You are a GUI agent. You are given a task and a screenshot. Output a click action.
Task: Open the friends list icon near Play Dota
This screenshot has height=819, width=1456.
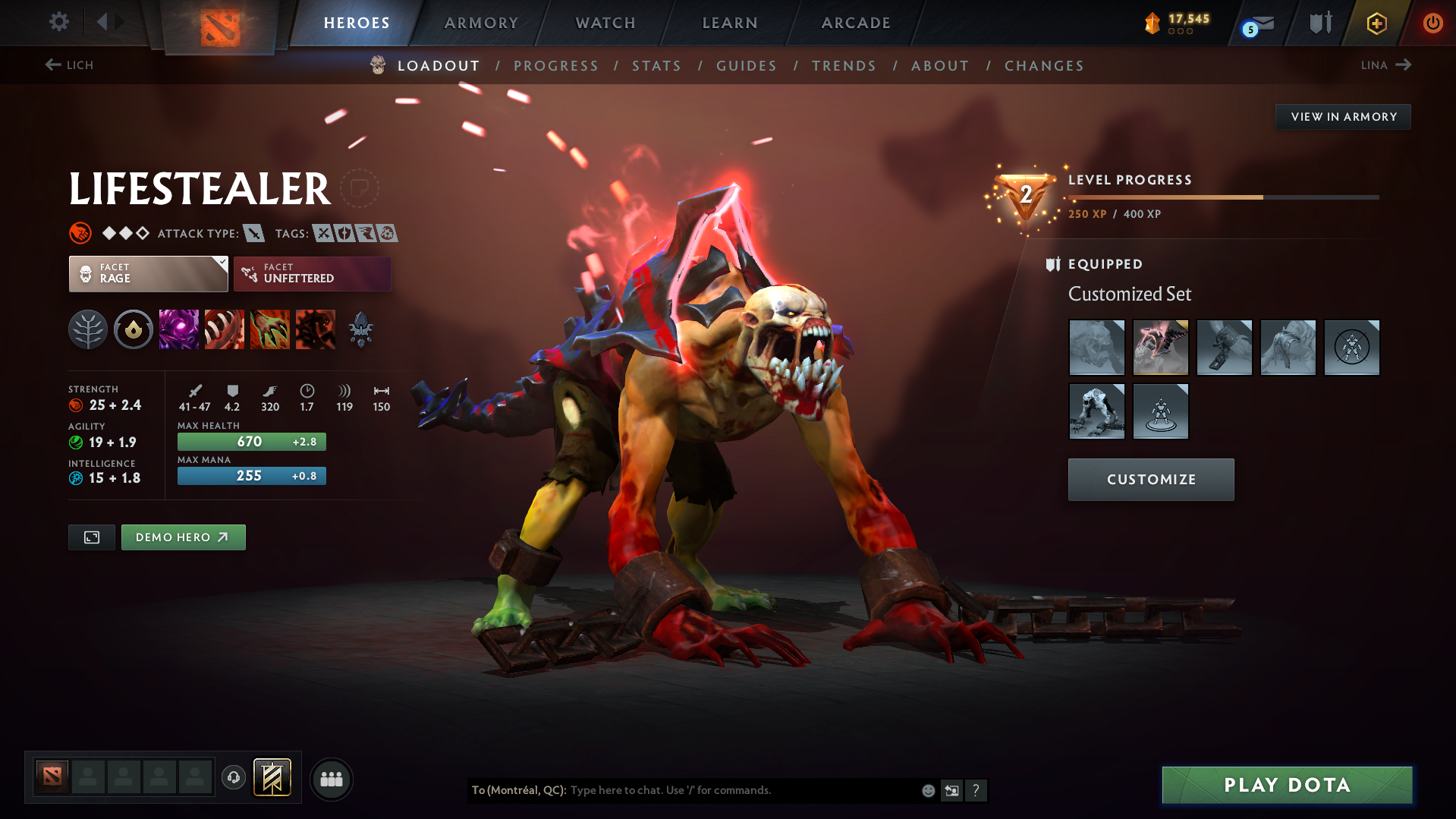[331, 779]
